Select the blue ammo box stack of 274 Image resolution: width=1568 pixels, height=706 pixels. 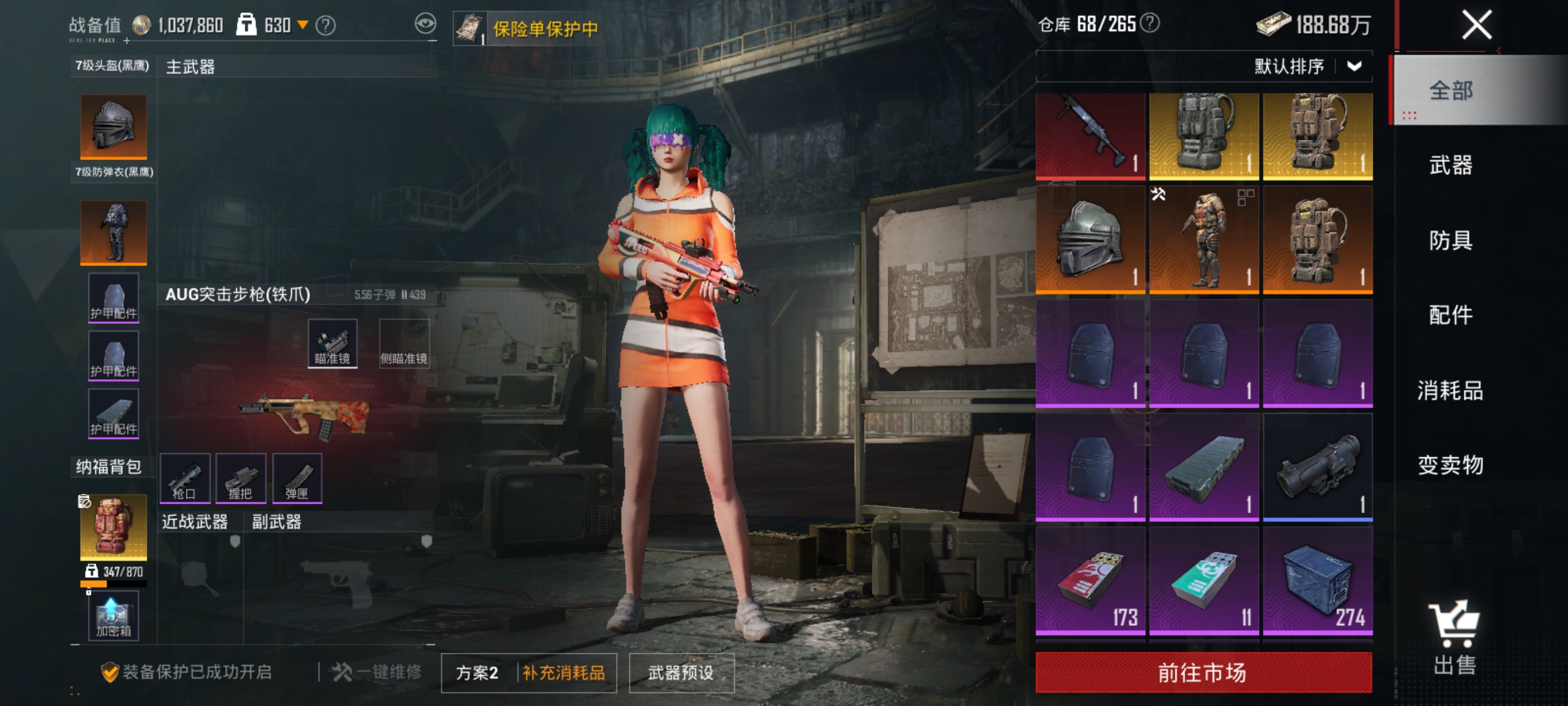point(1317,582)
